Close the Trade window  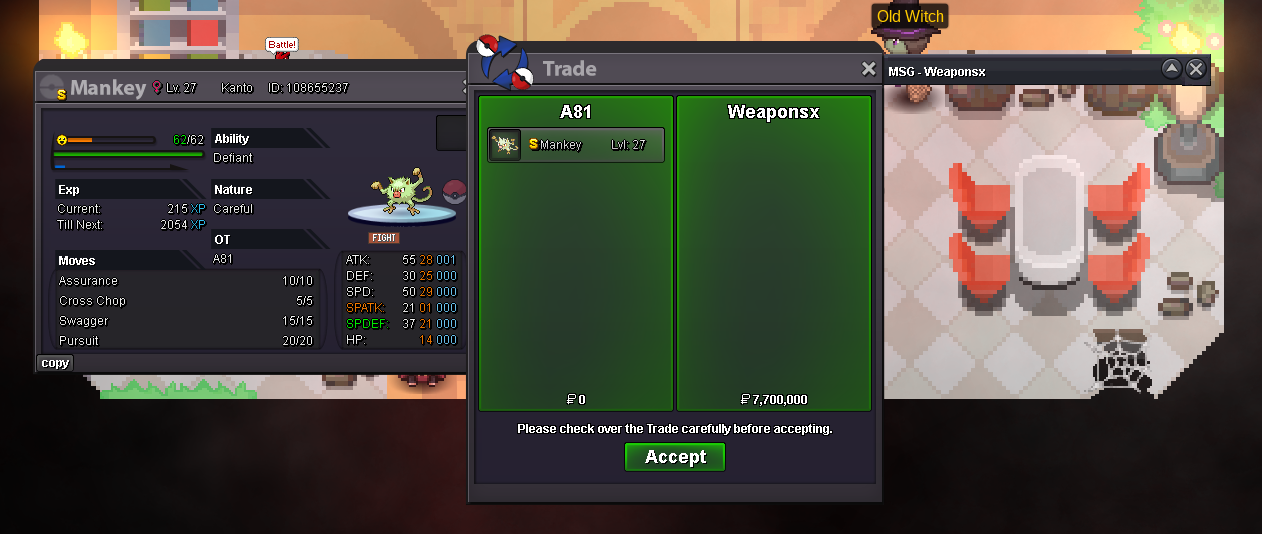point(869,69)
